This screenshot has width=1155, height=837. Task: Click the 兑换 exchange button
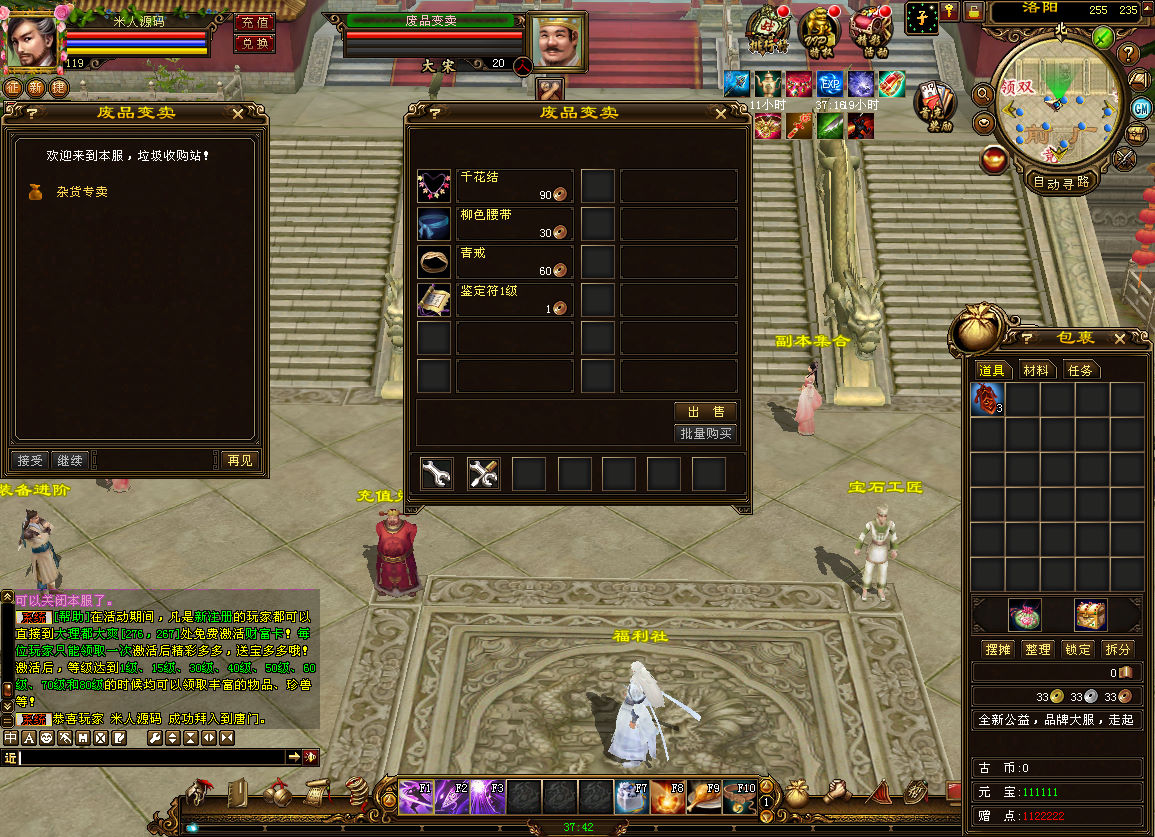tap(254, 44)
